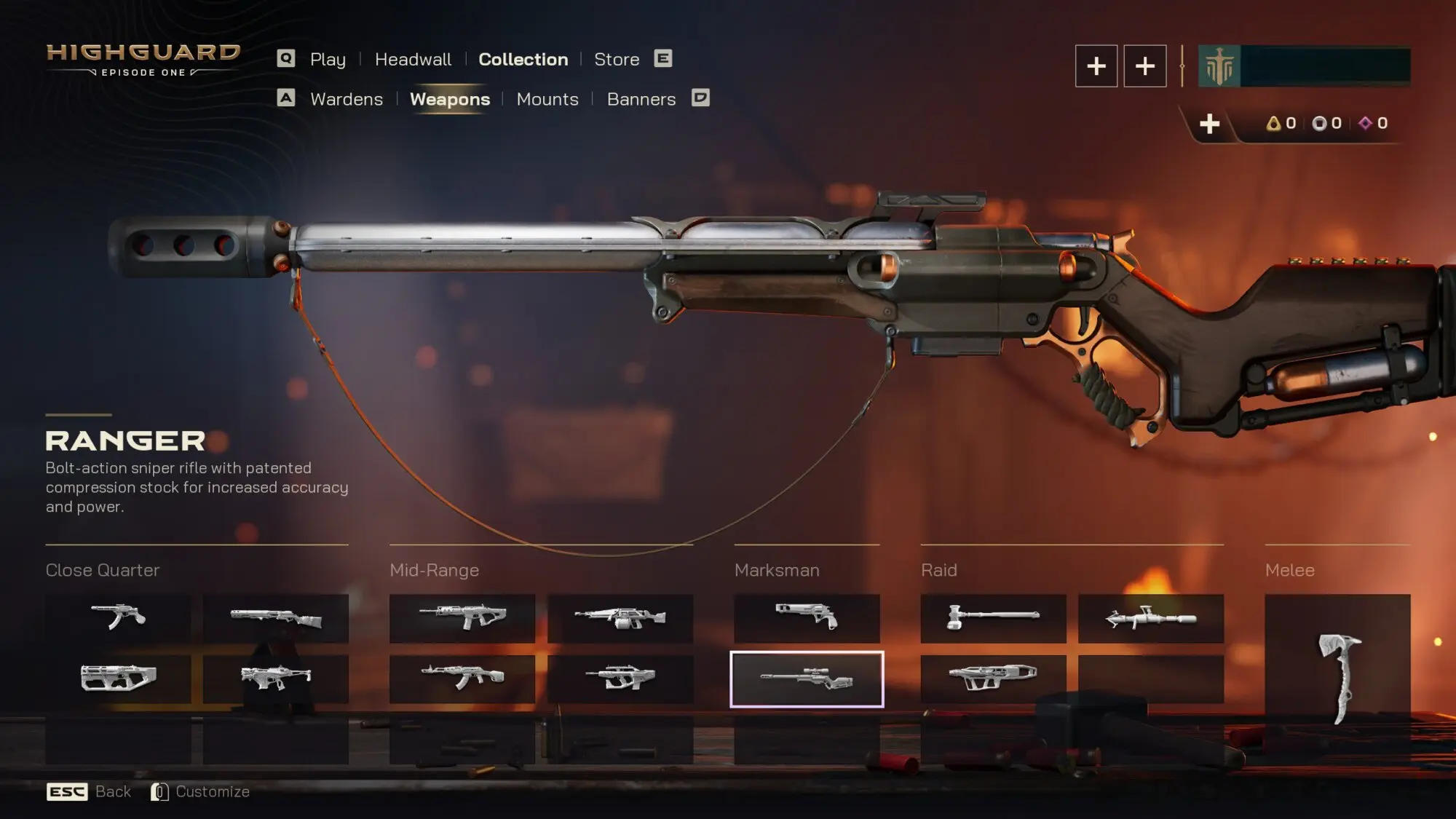This screenshot has height=819, width=1456.
Task: Select the curved-magazine pistol in Close Quarter
Action: click(118, 618)
